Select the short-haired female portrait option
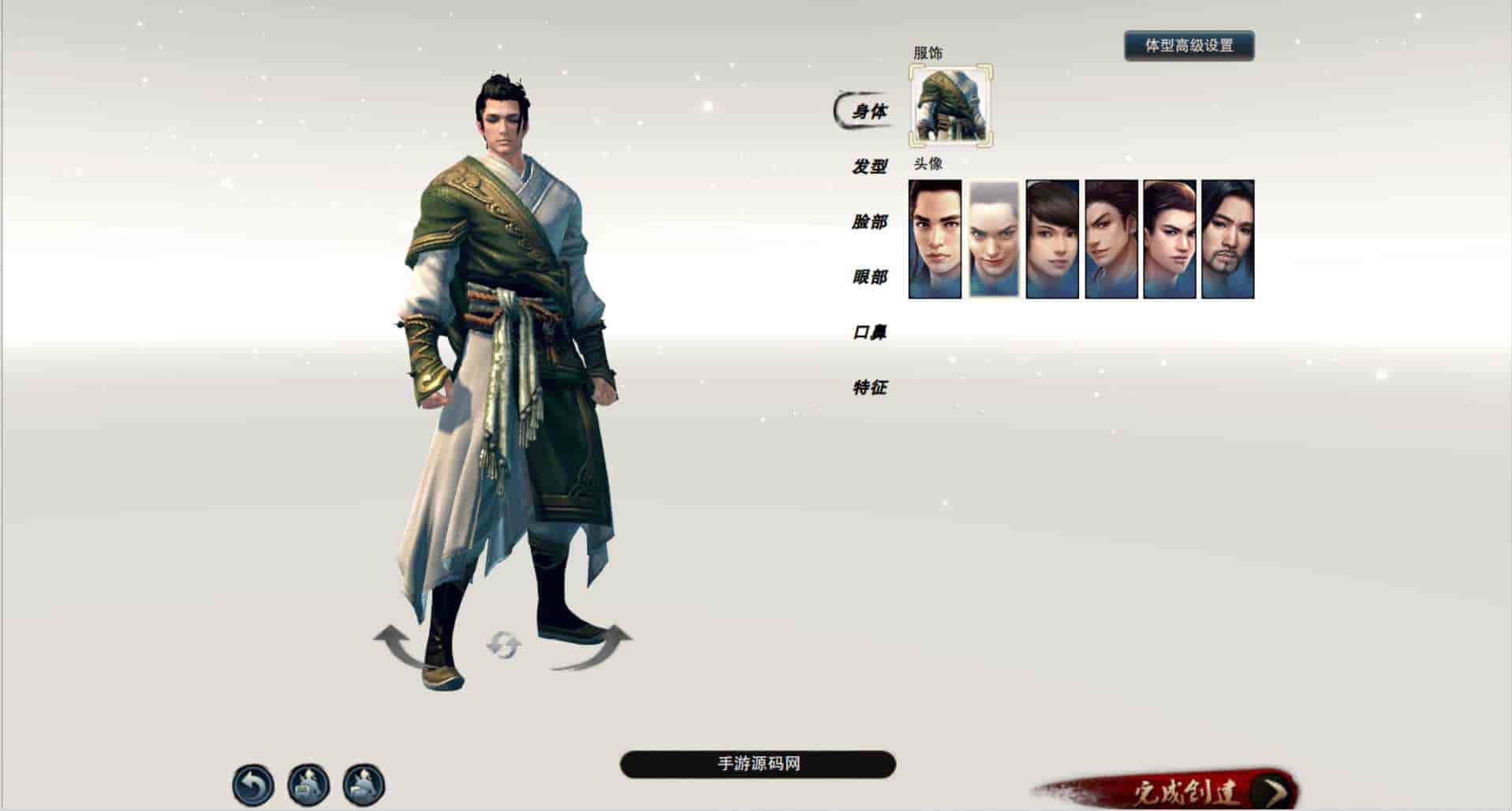Screen dimensions: 1512x811 pyautogui.click(x=1051, y=238)
